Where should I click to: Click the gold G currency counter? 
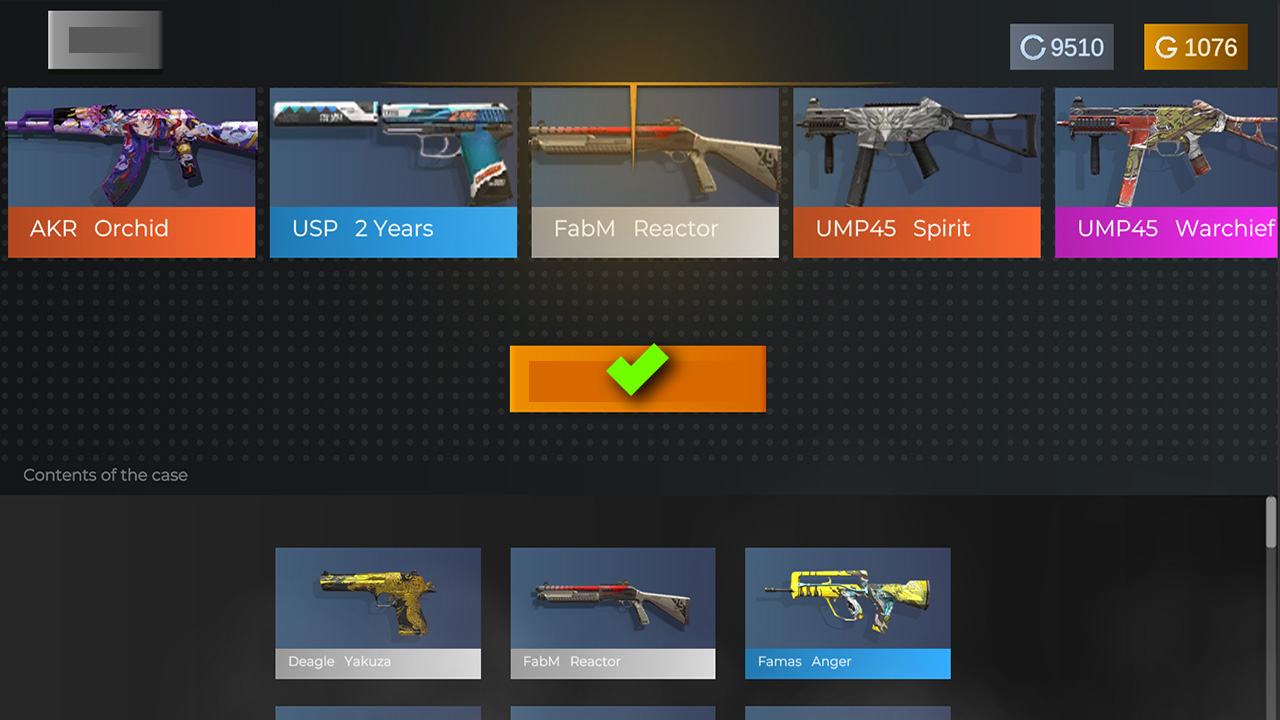[x=1195, y=46]
